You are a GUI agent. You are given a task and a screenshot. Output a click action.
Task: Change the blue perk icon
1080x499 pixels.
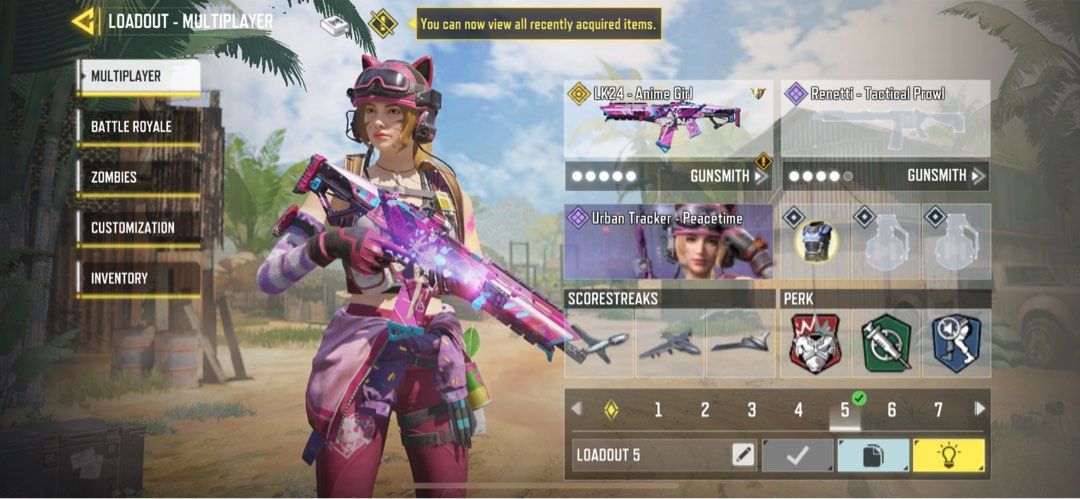(x=956, y=343)
